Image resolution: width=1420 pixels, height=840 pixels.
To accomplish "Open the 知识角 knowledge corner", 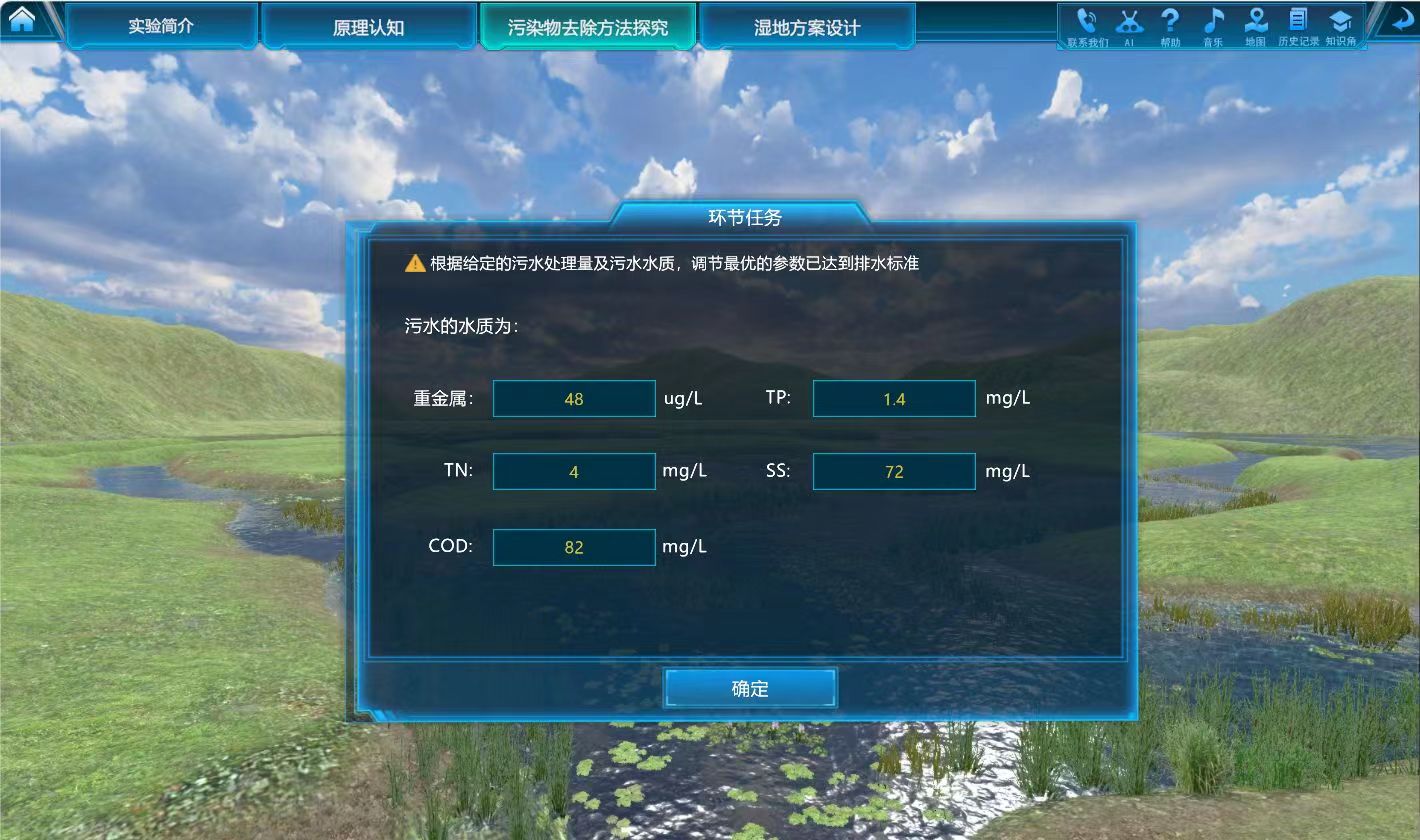I will [1340, 25].
